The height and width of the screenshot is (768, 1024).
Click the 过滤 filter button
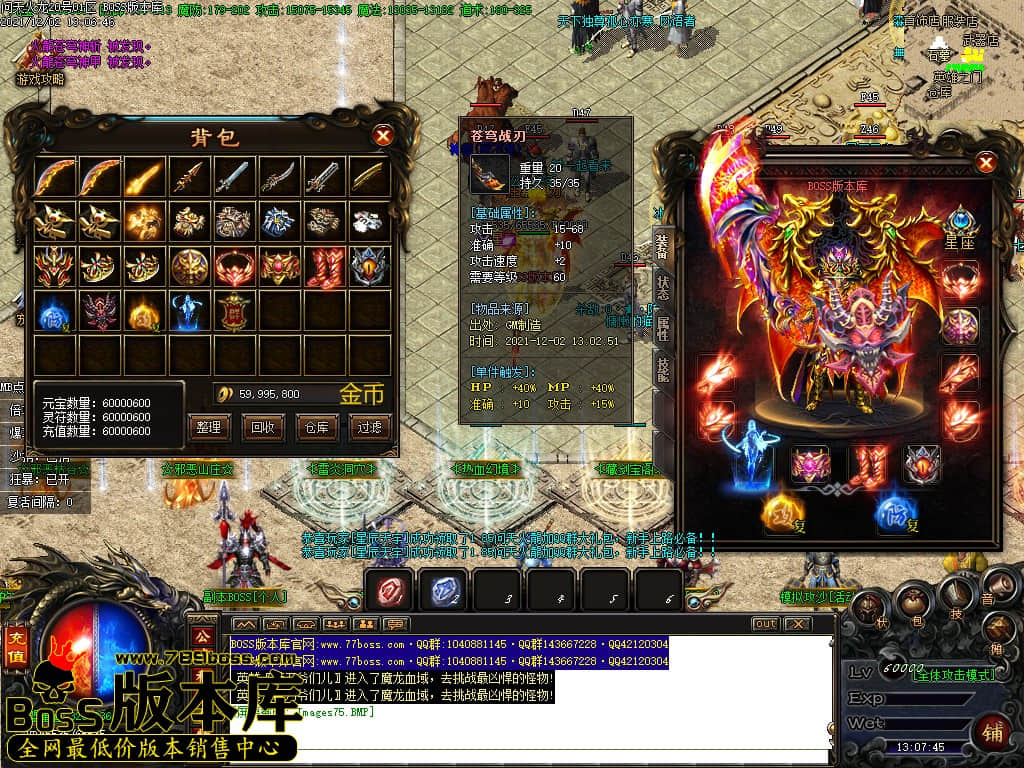(369, 427)
